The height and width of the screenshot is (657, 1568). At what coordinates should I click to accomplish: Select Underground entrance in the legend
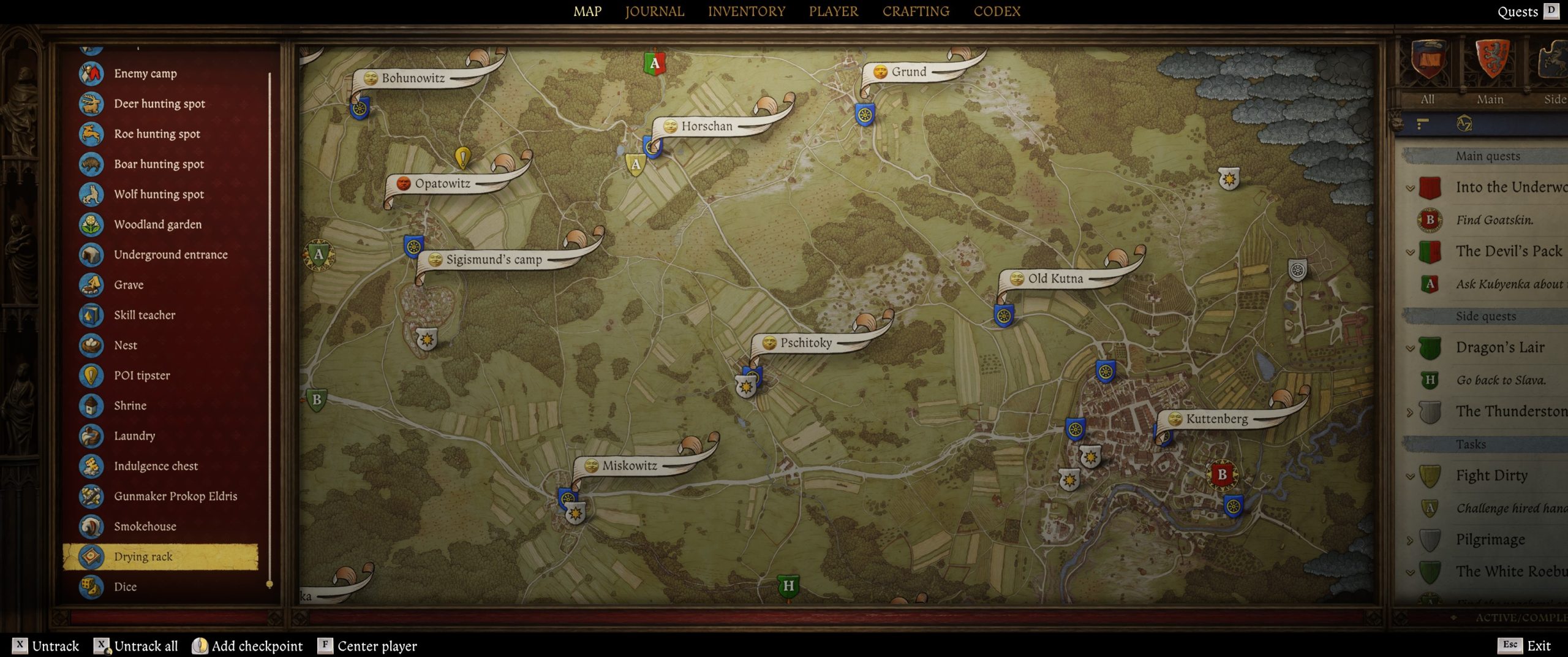(170, 254)
